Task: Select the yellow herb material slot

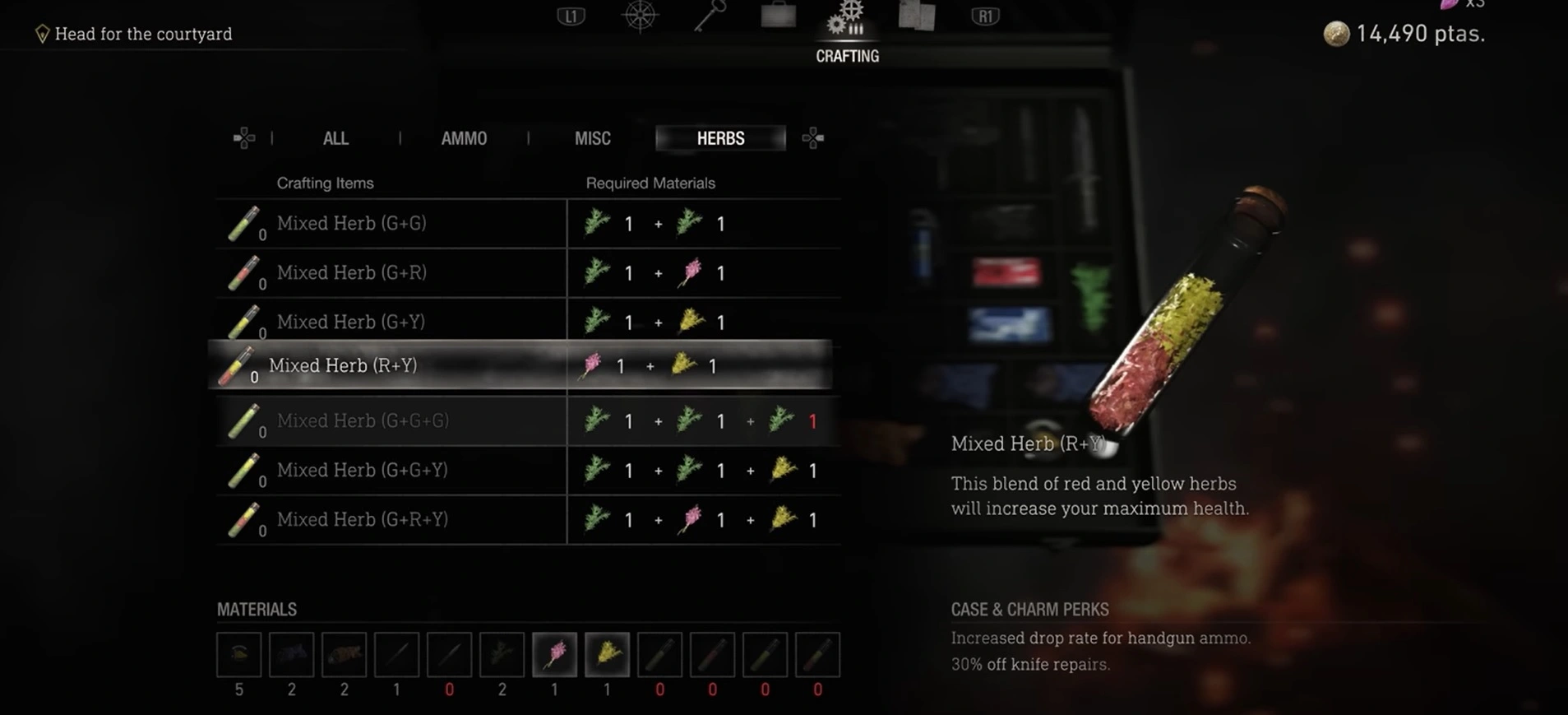Action: [607, 655]
